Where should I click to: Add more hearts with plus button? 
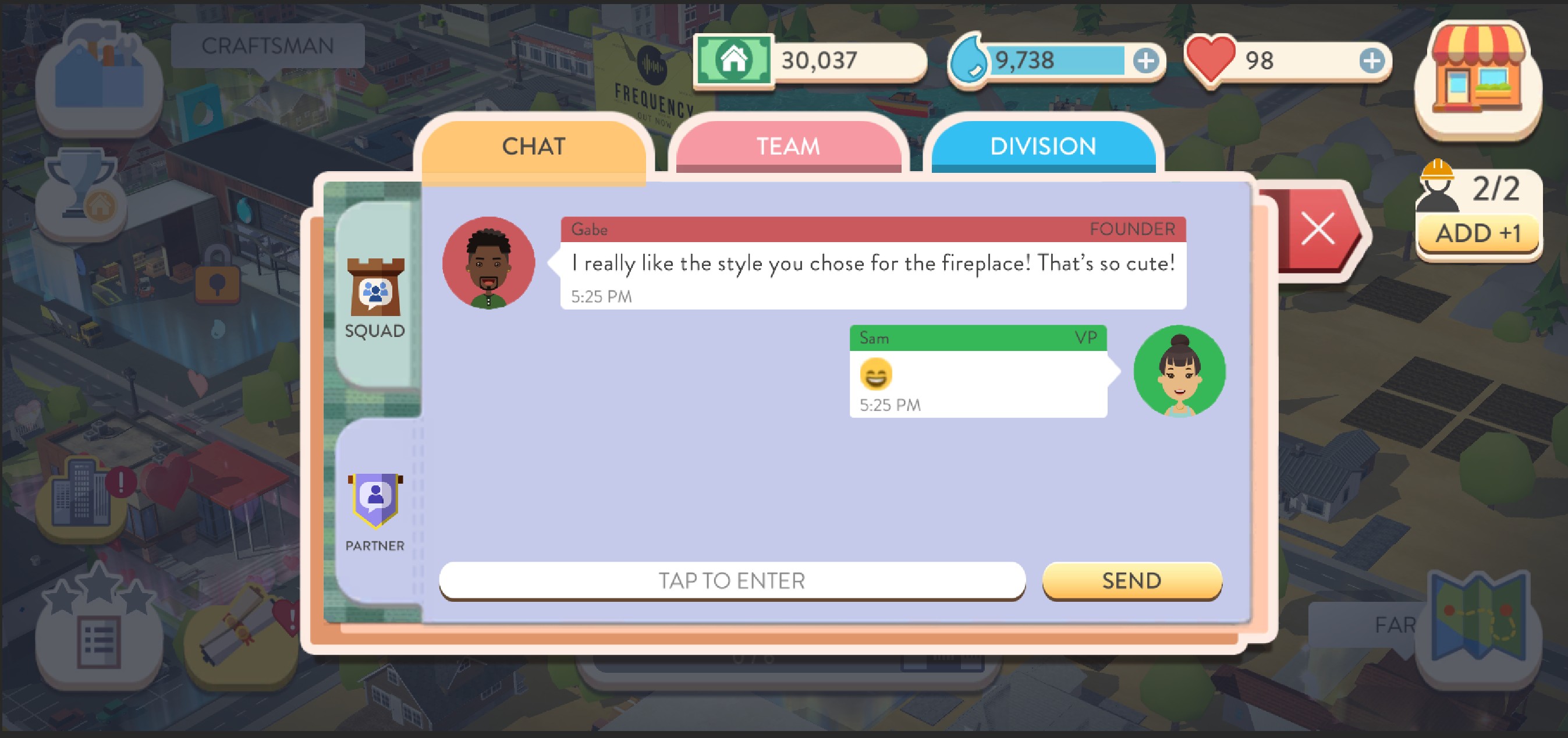coord(1371,61)
